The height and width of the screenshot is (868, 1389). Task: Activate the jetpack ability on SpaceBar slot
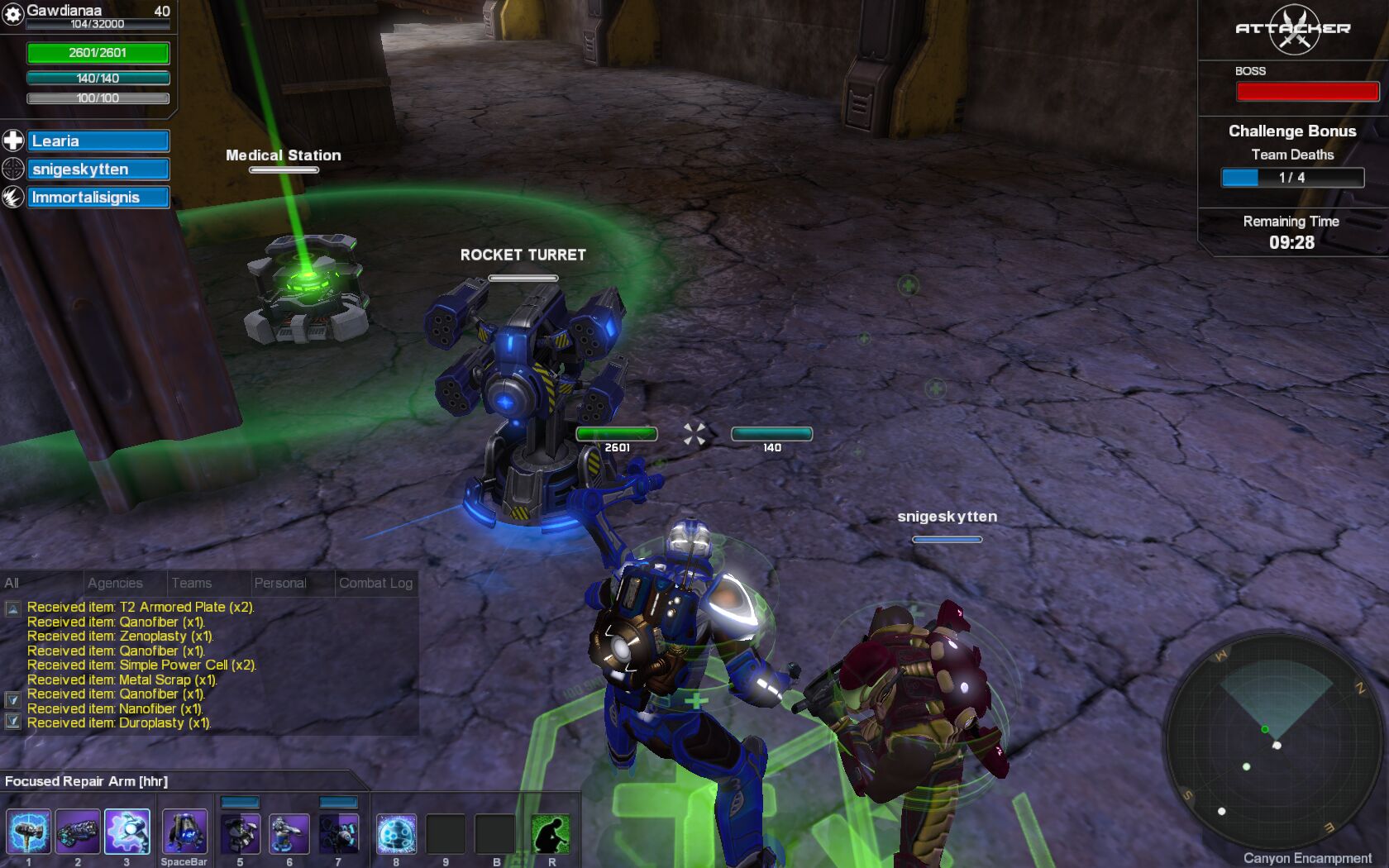tap(184, 832)
